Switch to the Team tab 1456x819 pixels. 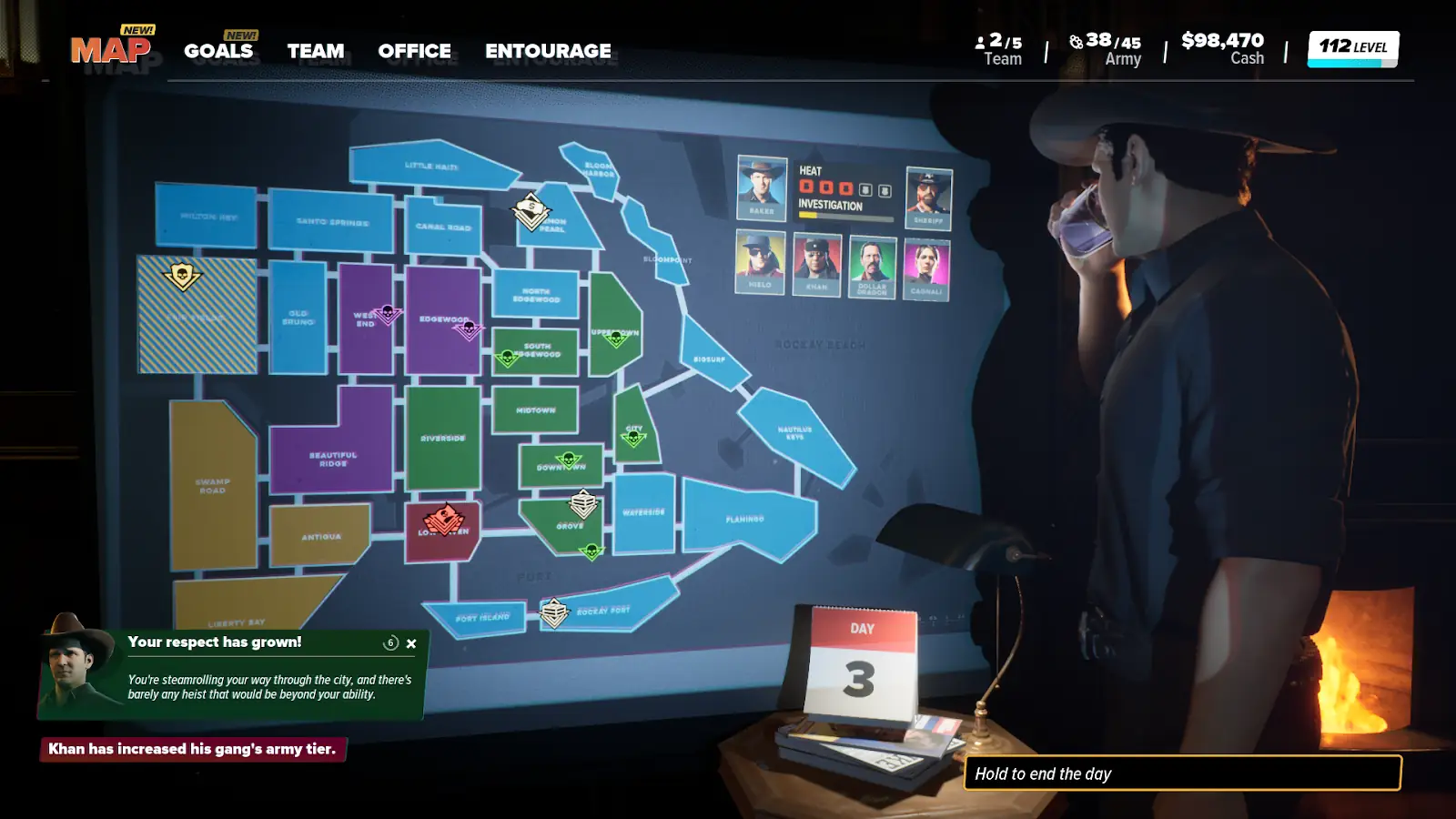pyautogui.click(x=316, y=51)
